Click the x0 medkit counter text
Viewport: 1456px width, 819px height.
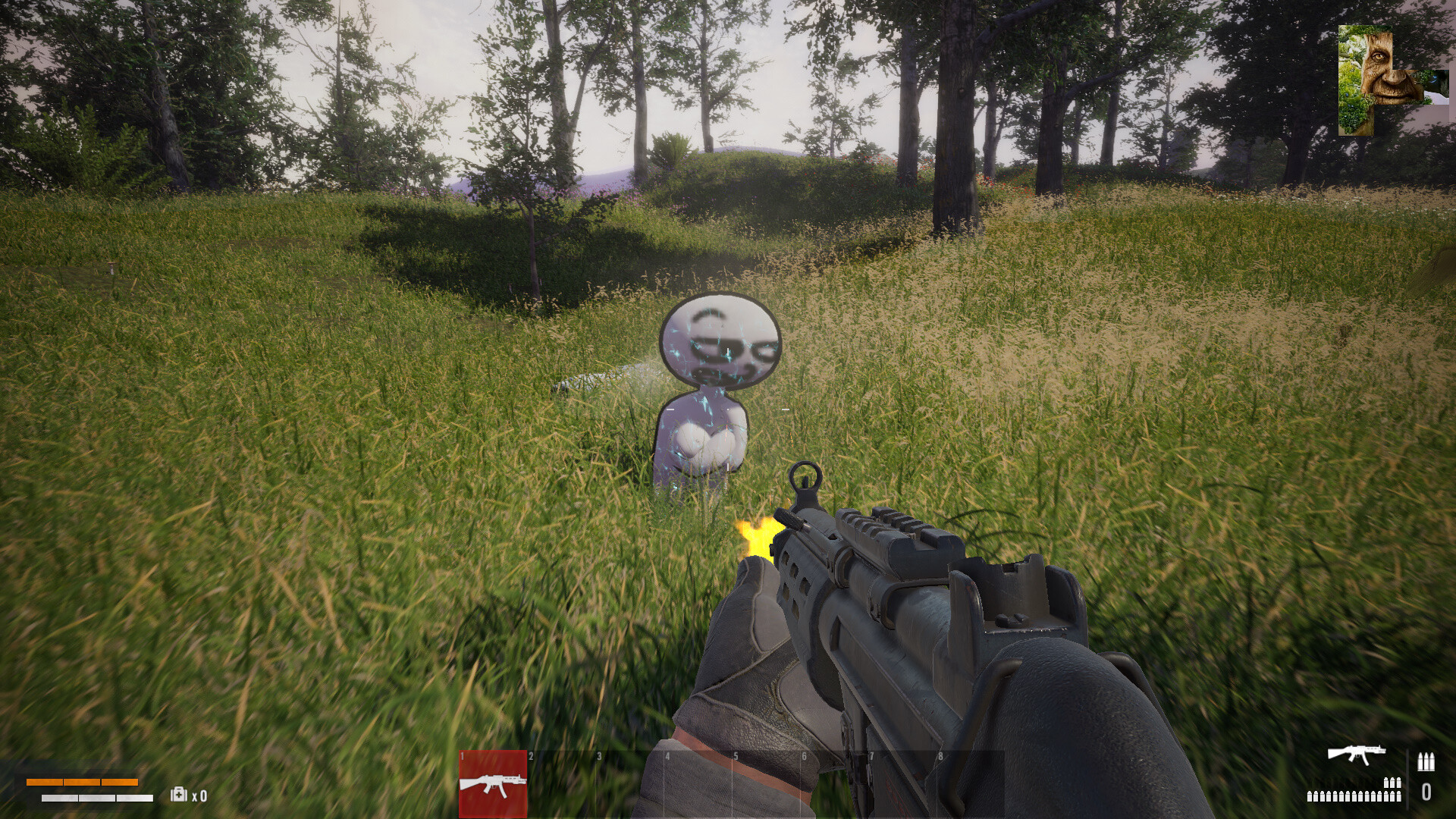click(x=199, y=794)
